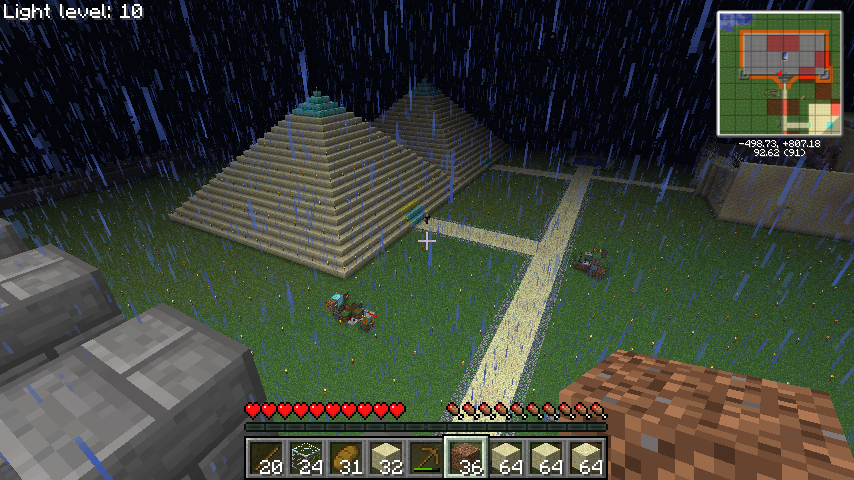
Task: Select the dirt block hotbar slot
Action: tap(466, 457)
